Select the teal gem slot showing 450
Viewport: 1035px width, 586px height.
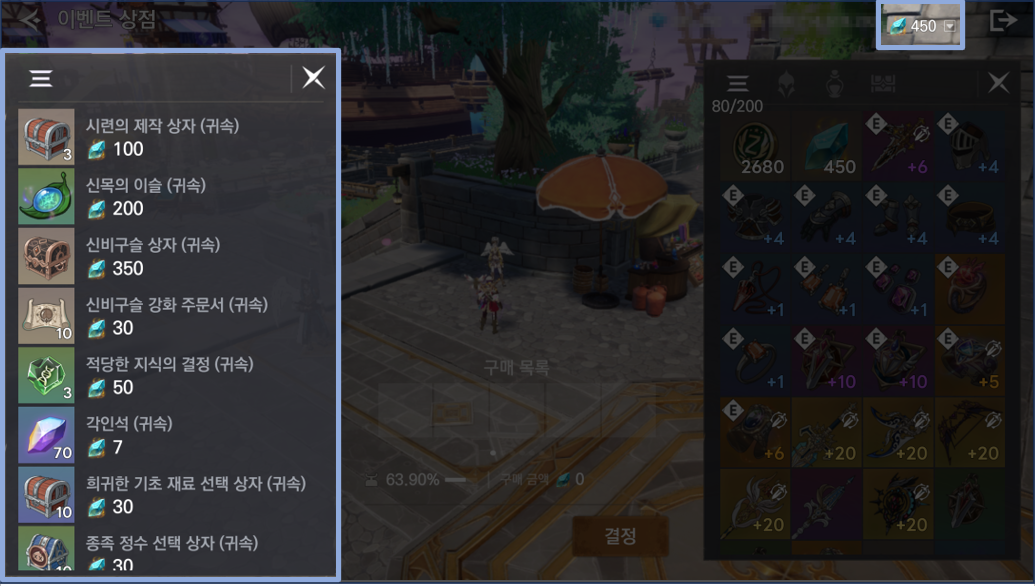pos(827,146)
